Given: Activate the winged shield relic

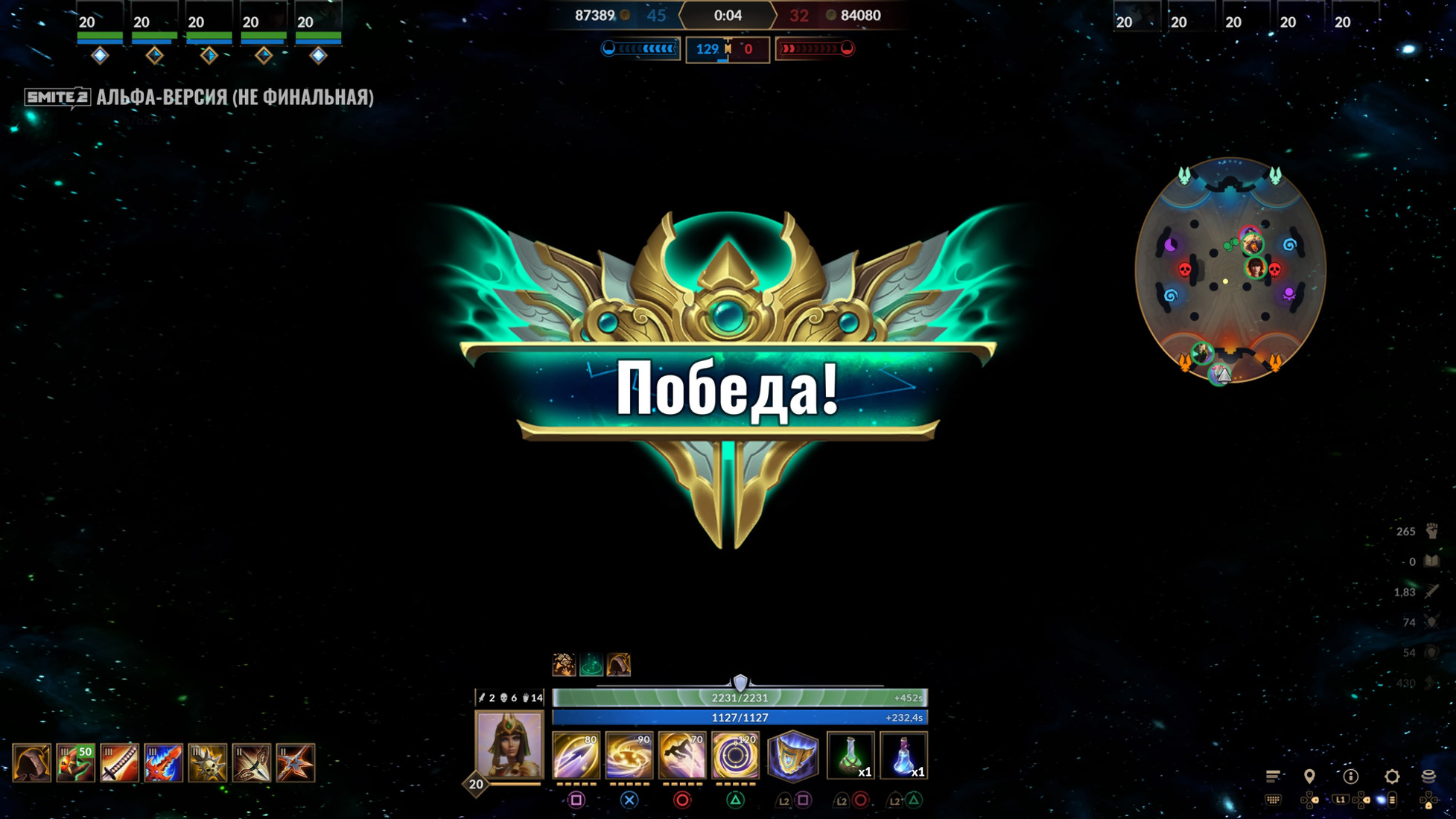Looking at the screenshot, I should pos(792,756).
